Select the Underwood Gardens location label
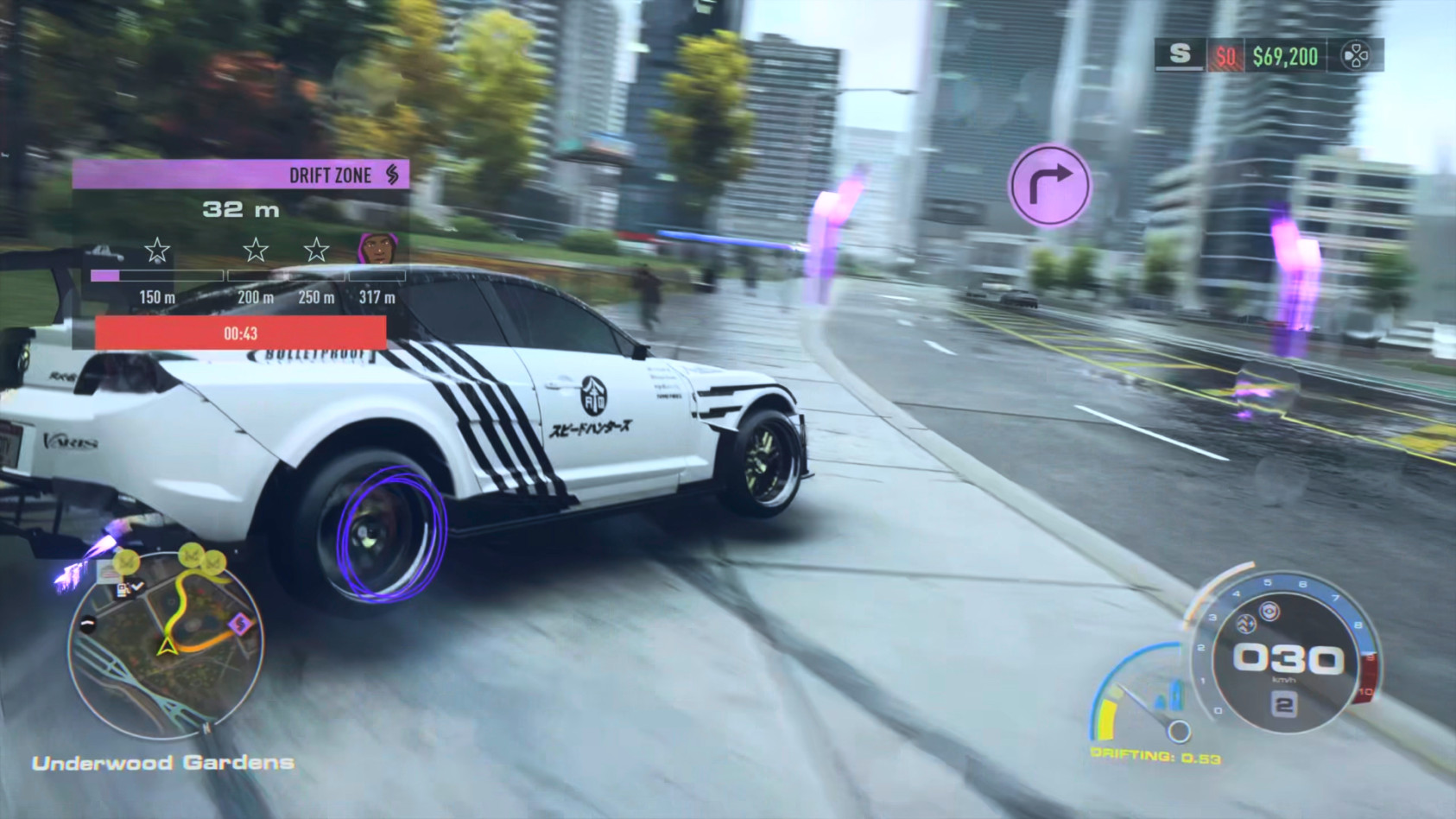The height and width of the screenshot is (819, 1456). click(x=162, y=763)
